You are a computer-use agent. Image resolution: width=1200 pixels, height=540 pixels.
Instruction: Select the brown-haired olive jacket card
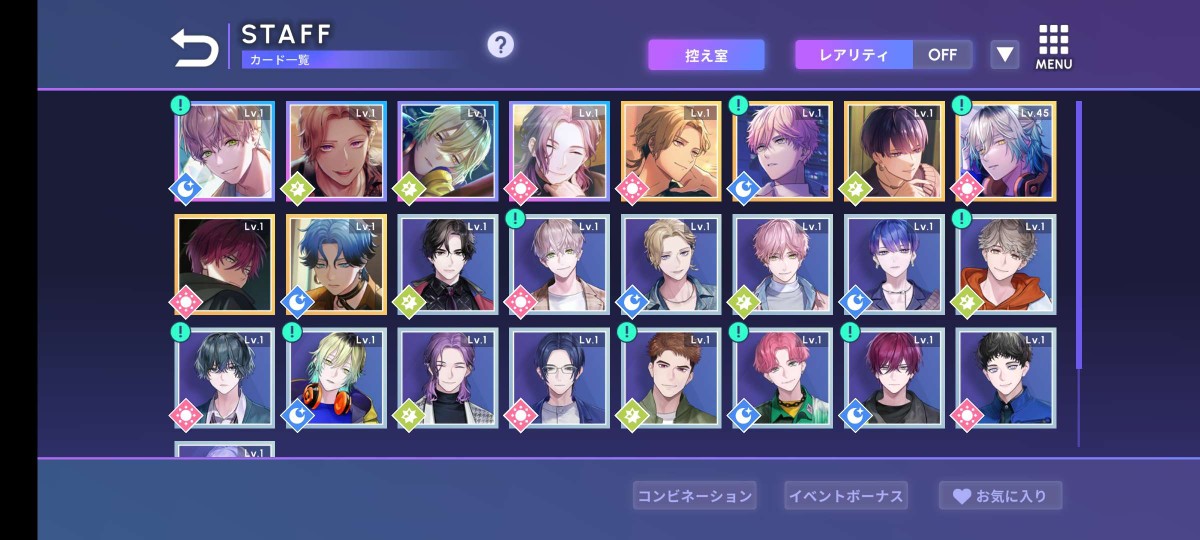[x=671, y=378]
